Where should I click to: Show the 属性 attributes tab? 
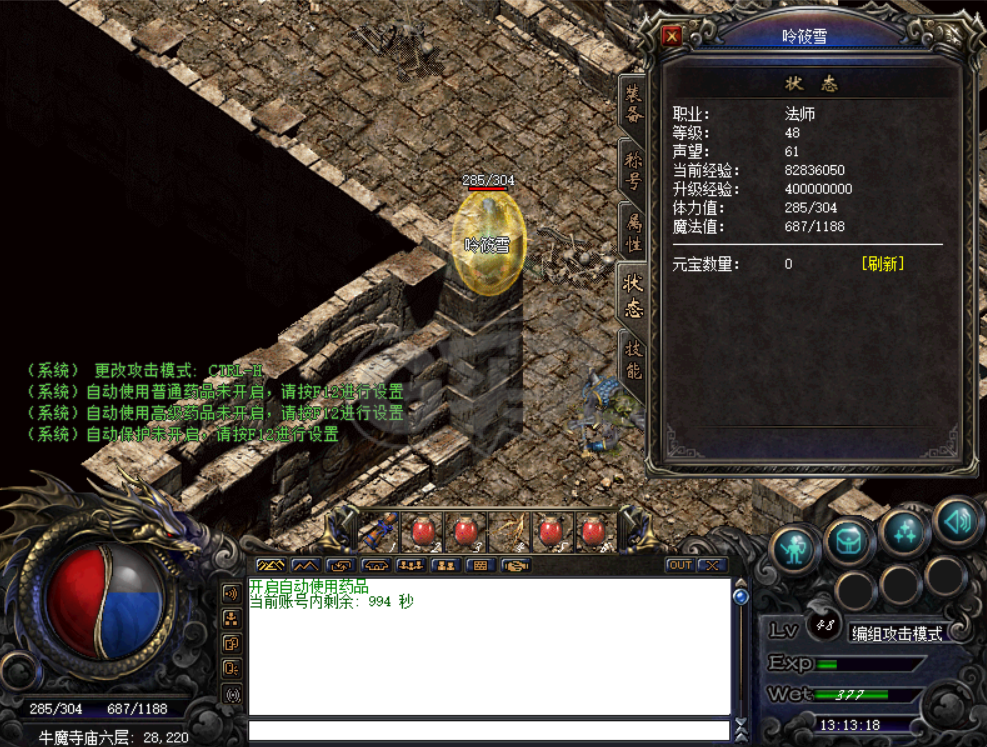(633, 232)
